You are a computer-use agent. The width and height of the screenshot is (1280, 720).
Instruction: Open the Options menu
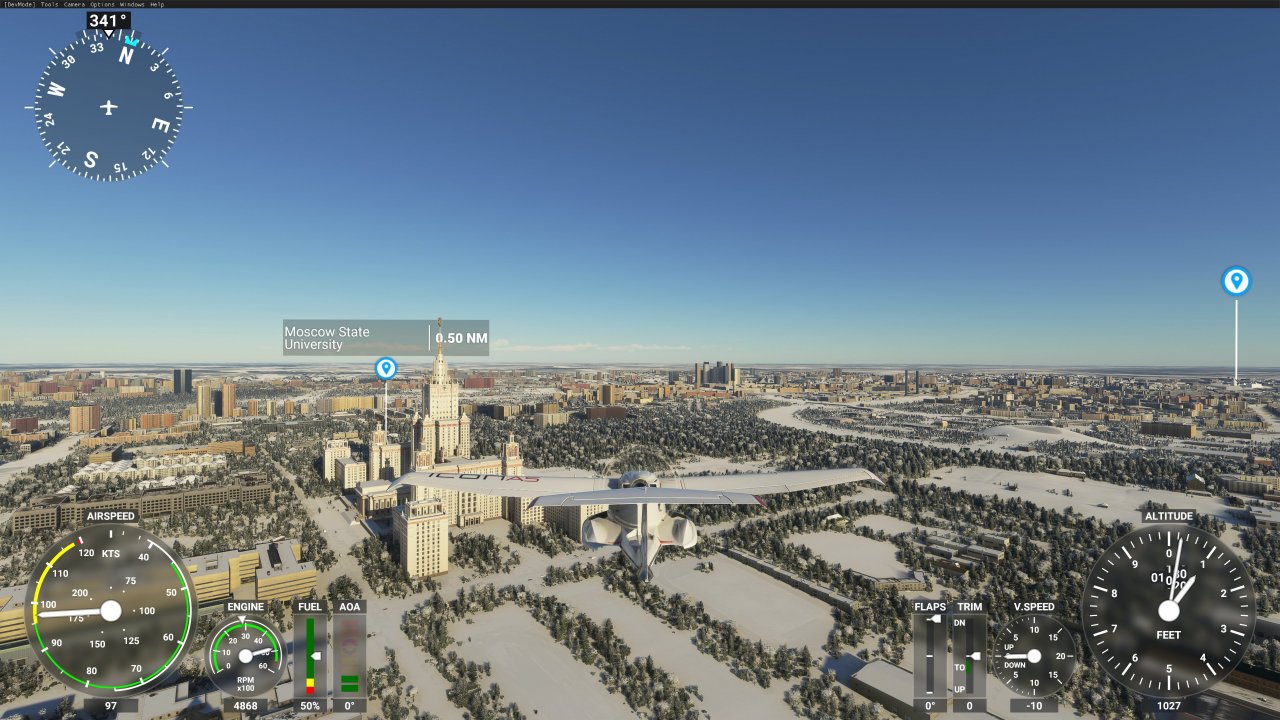click(x=101, y=4)
